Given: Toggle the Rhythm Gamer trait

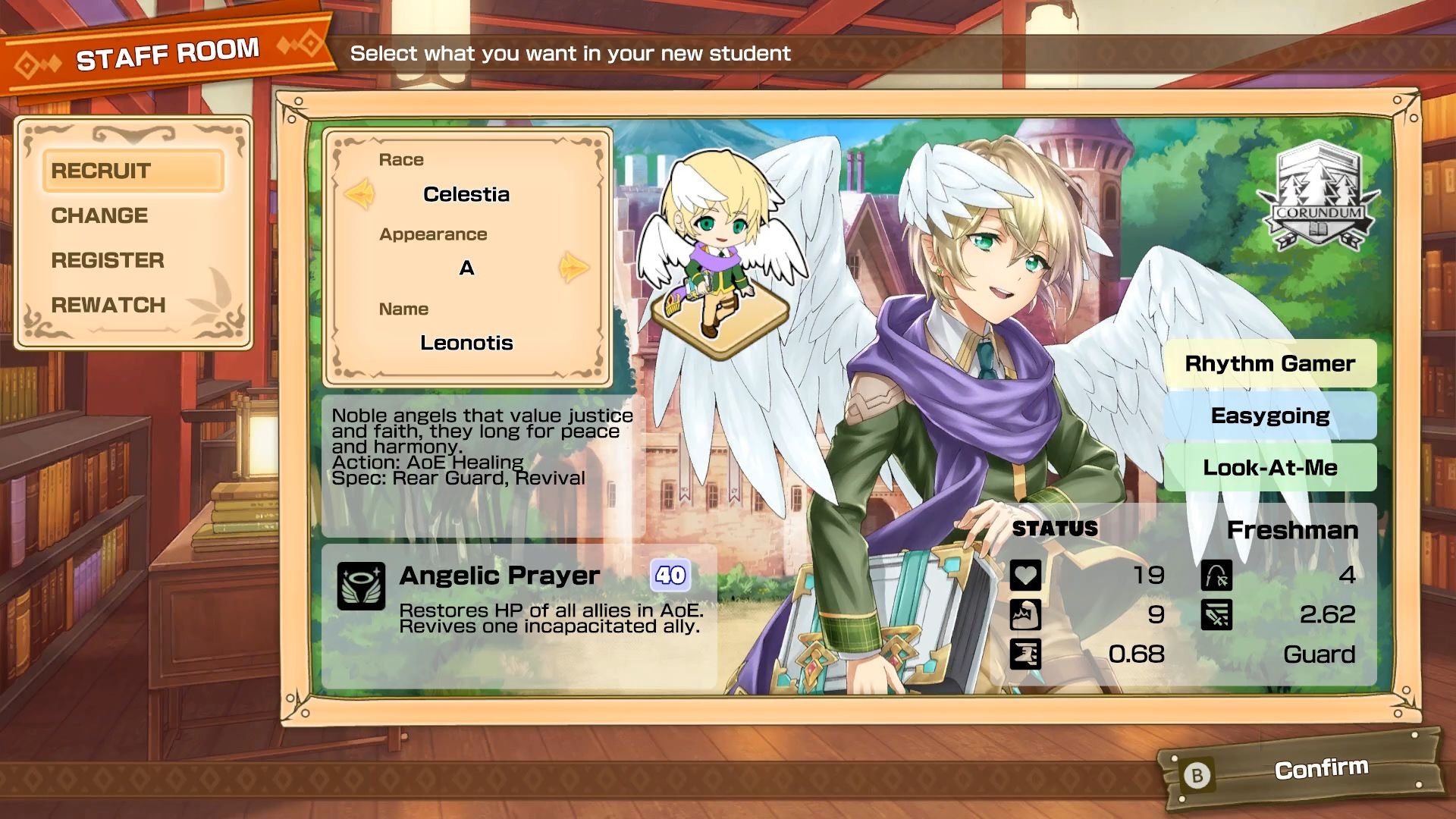Looking at the screenshot, I should pyautogui.click(x=1270, y=363).
